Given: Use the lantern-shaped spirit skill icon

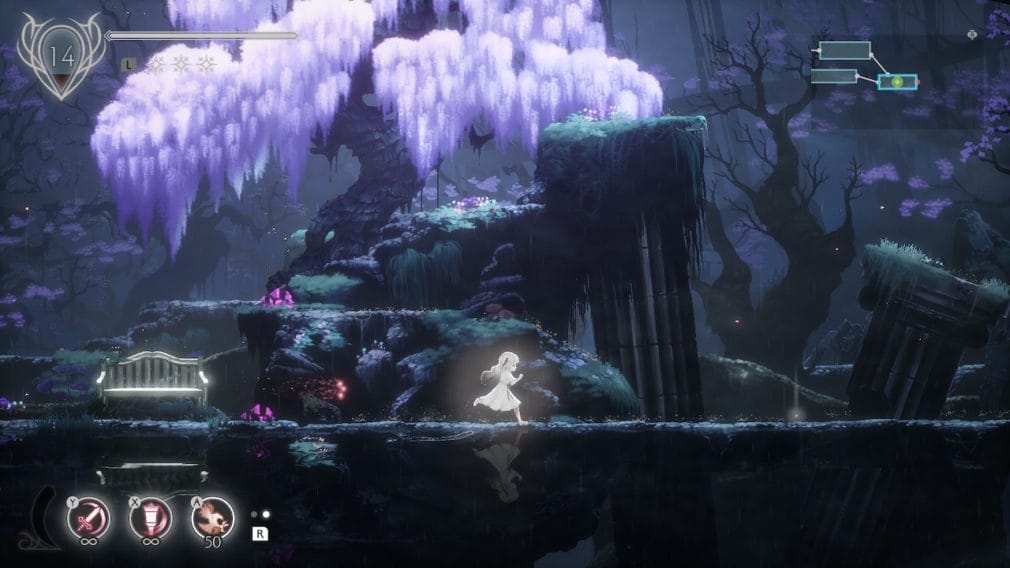Looking at the screenshot, I should pyautogui.click(x=150, y=517).
